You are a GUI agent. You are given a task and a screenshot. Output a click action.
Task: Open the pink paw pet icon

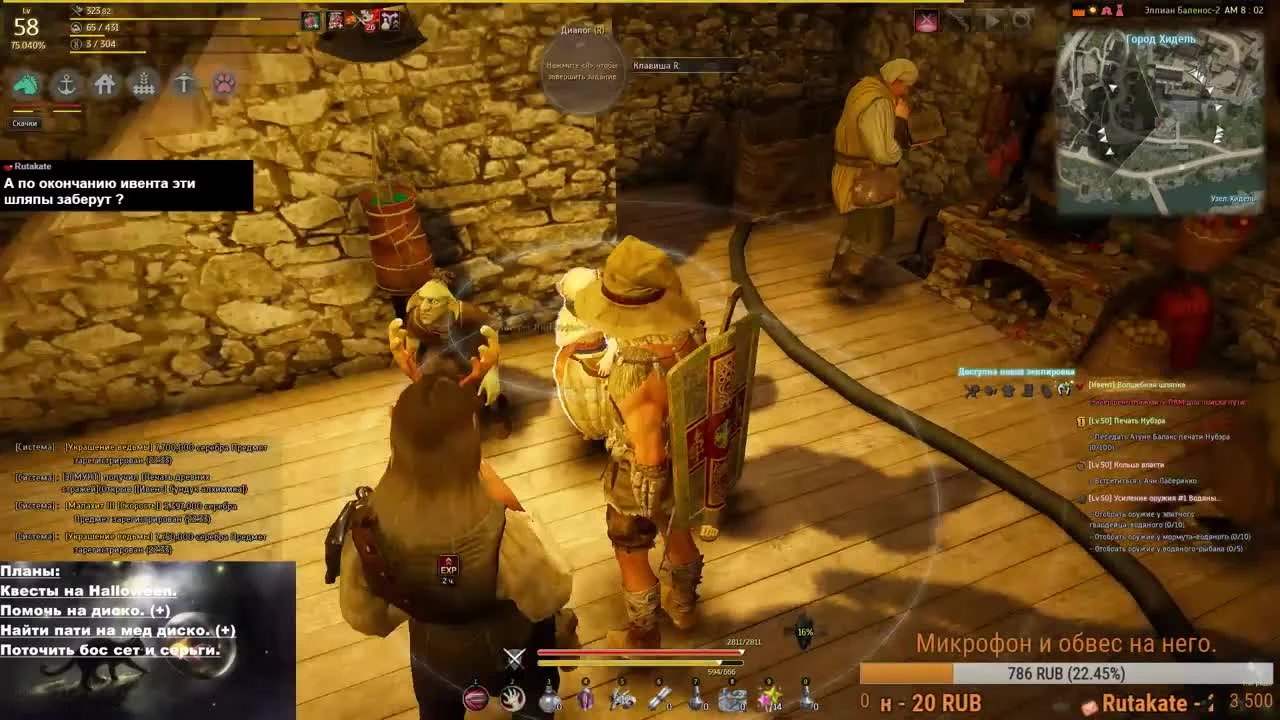point(224,85)
